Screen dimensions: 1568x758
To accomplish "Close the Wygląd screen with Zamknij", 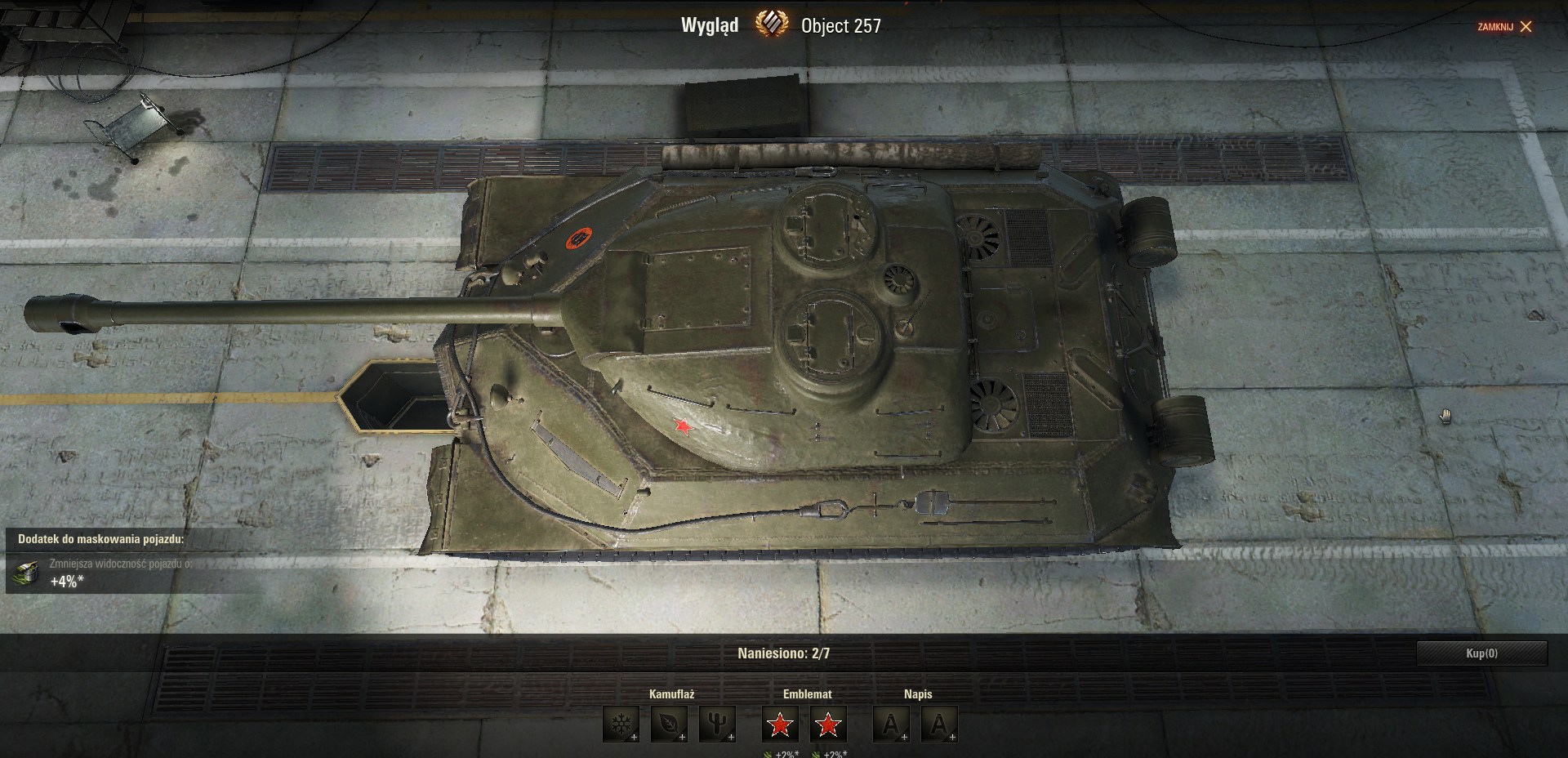I will click(x=1505, y=27).
